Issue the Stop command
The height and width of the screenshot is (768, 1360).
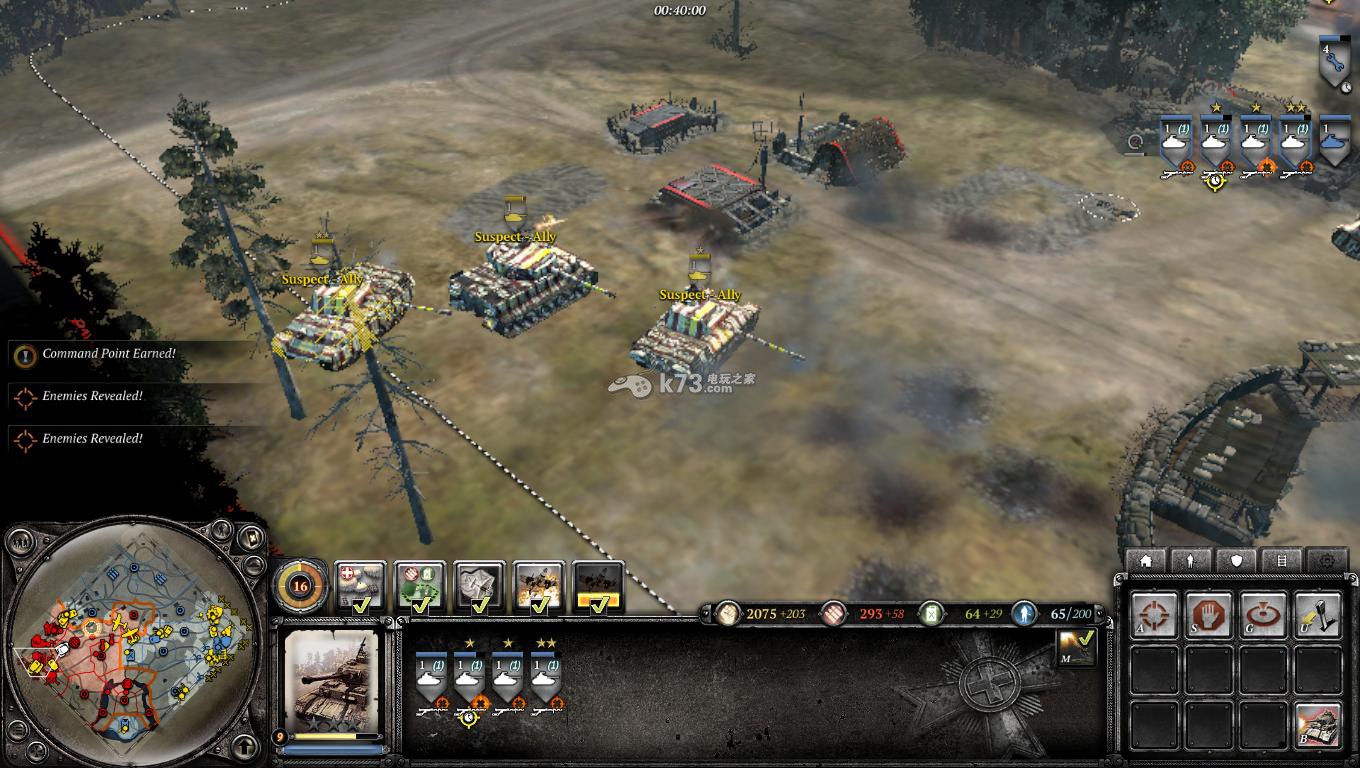(x=1209, y=615)
